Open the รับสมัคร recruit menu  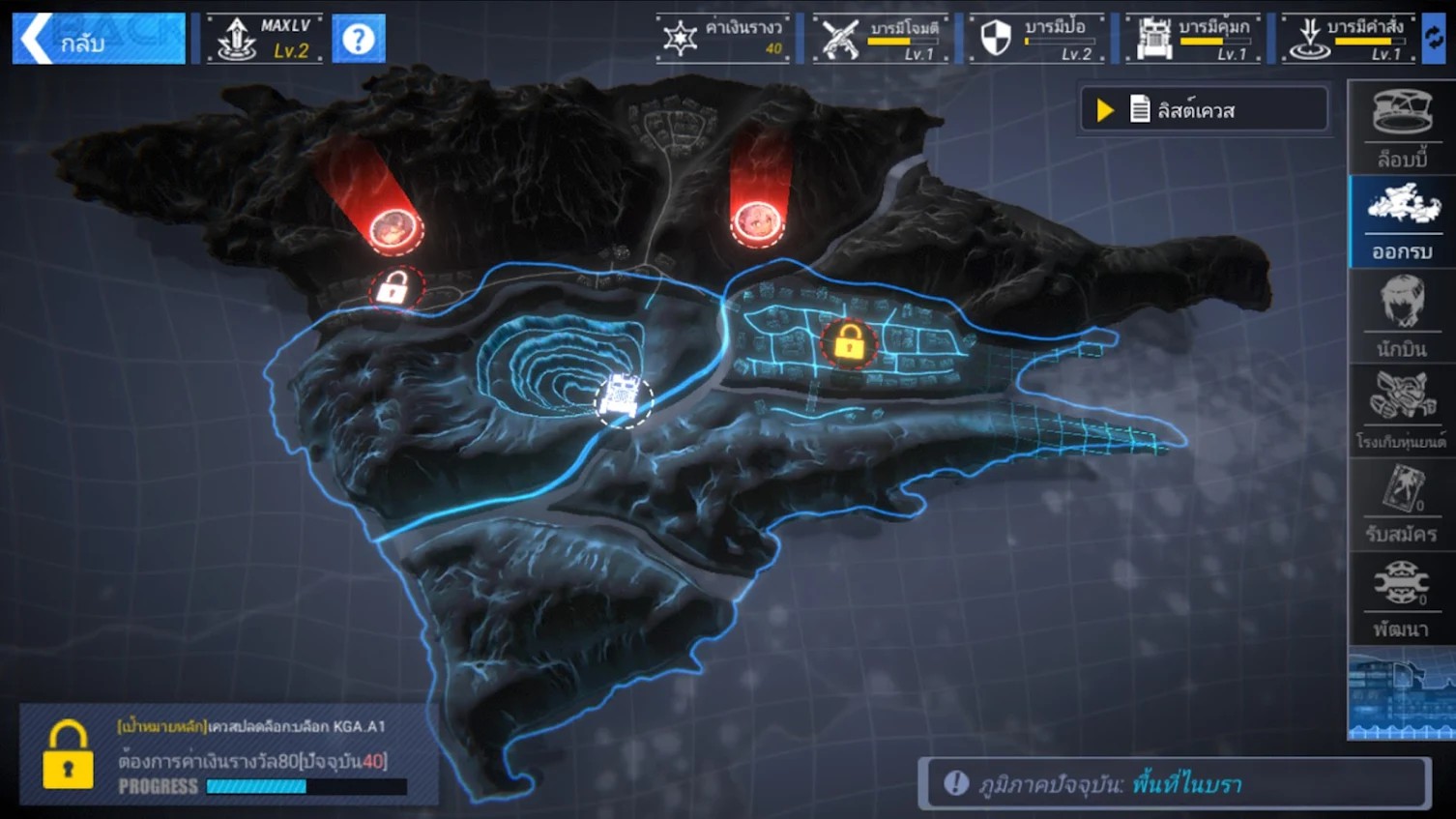click(1402, 505)
